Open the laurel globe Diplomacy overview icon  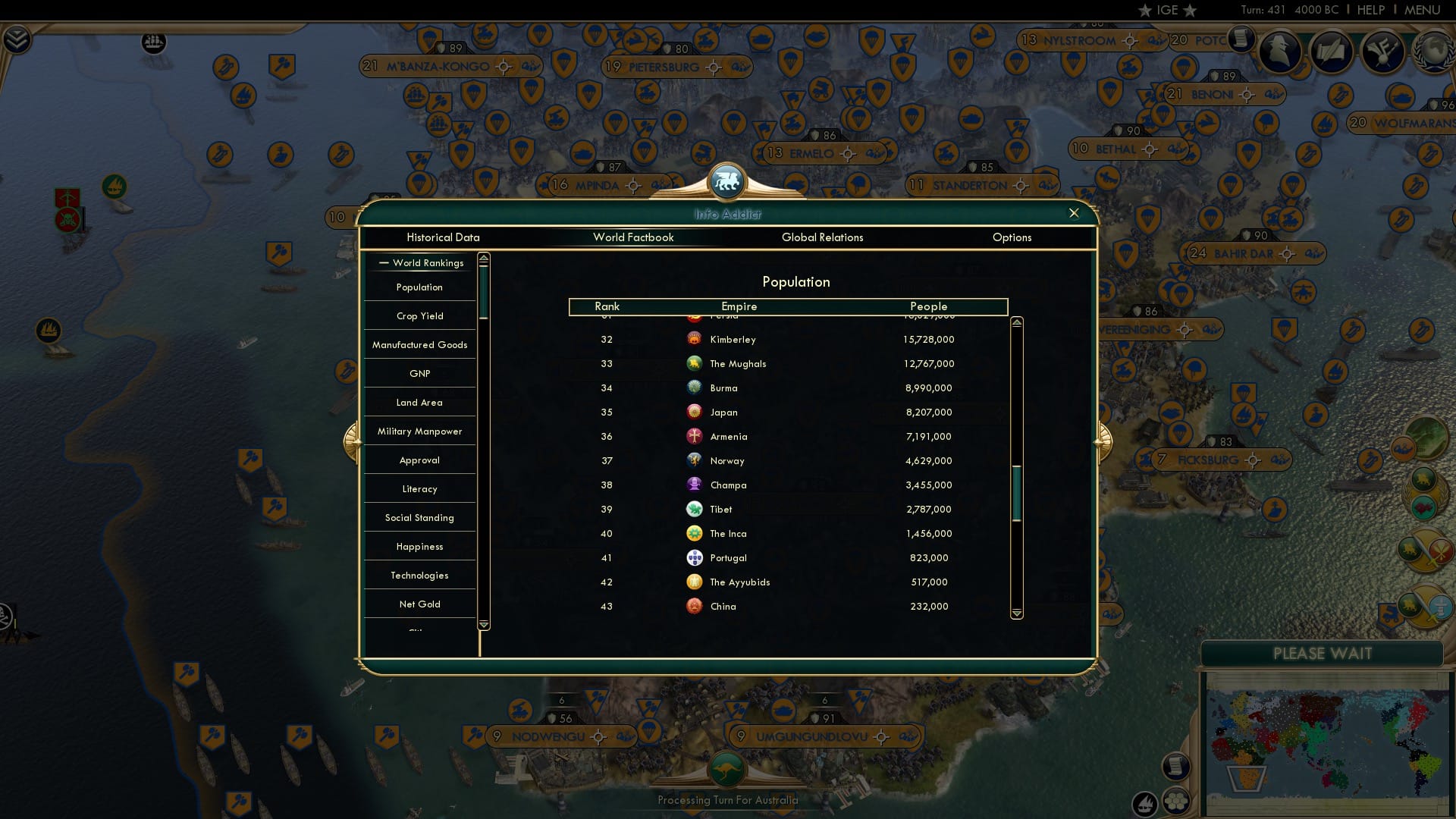[x=1432, y=53]
